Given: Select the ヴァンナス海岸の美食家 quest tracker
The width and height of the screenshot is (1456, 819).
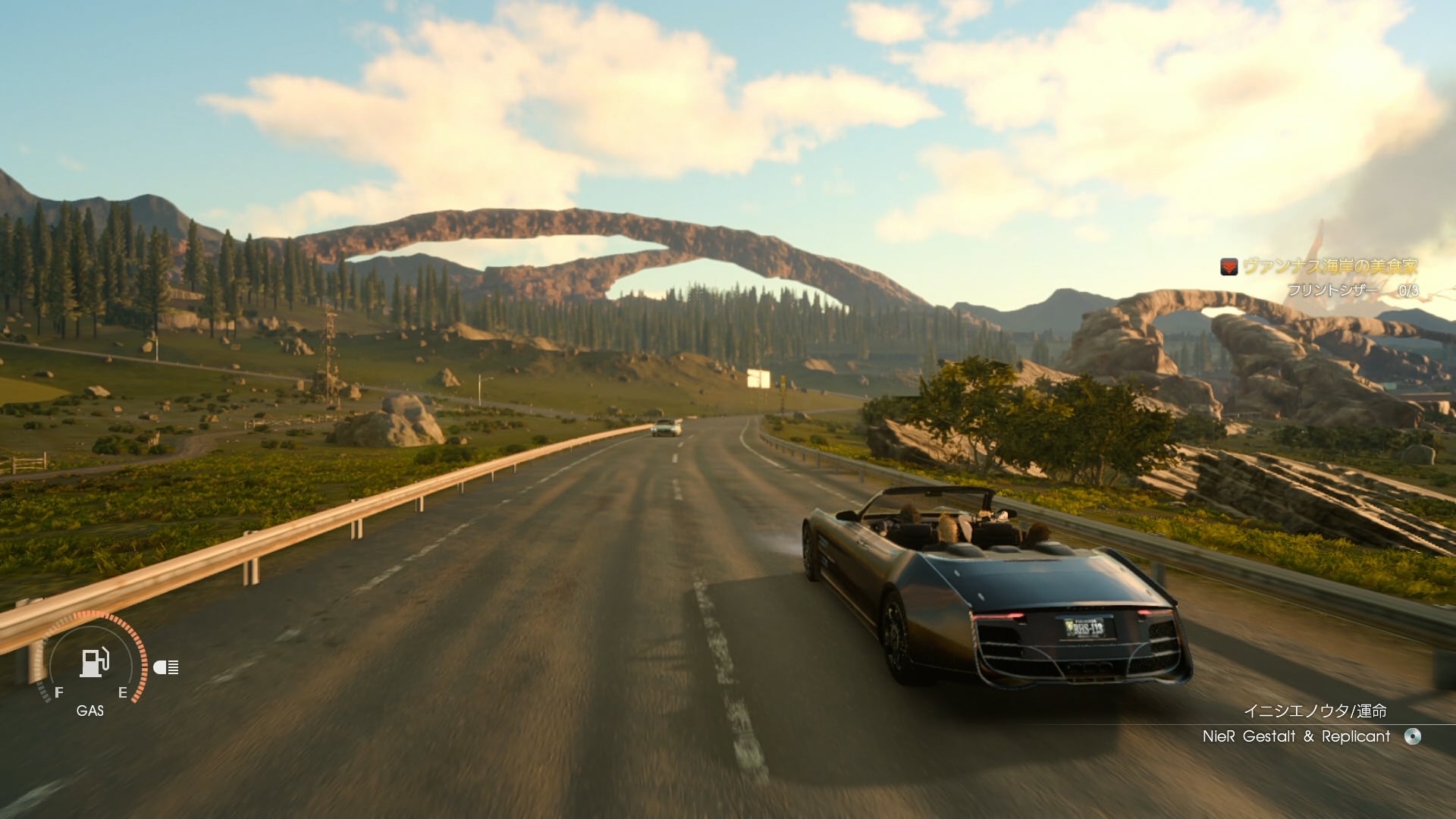Looking at the screenshot, I should [x=1329, y=266].
